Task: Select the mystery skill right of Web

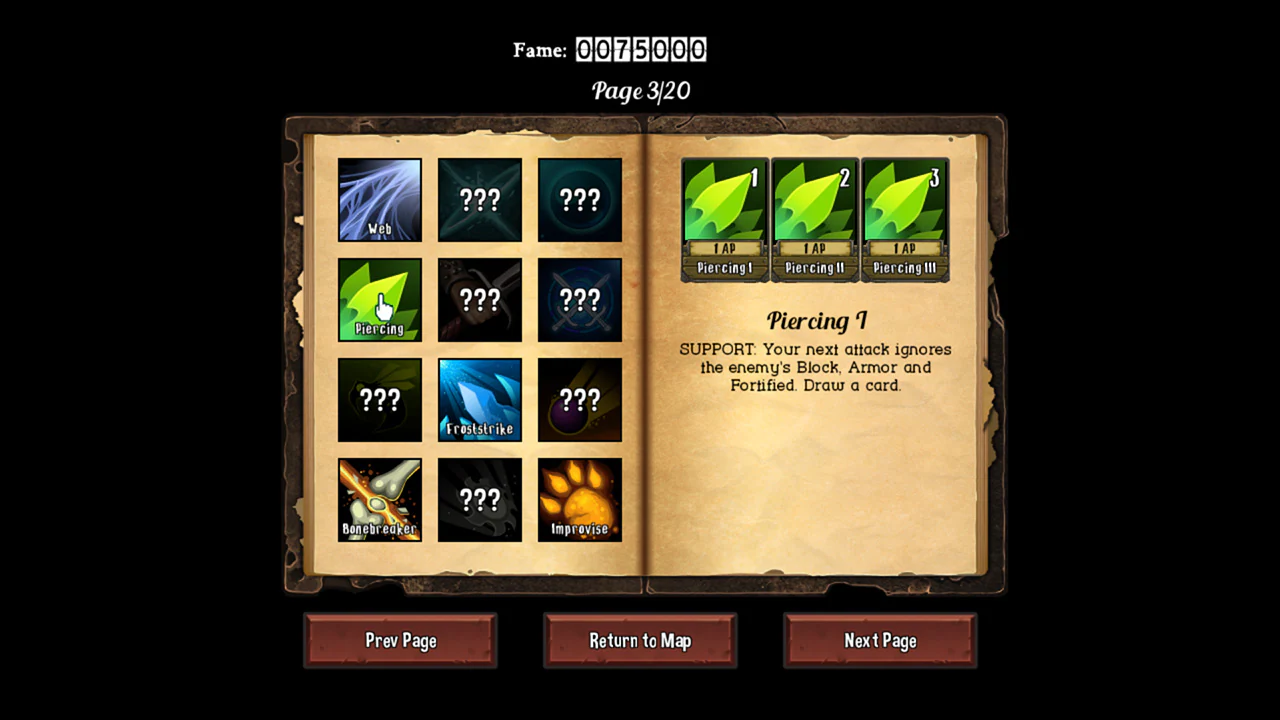Action: coord(479,199)
